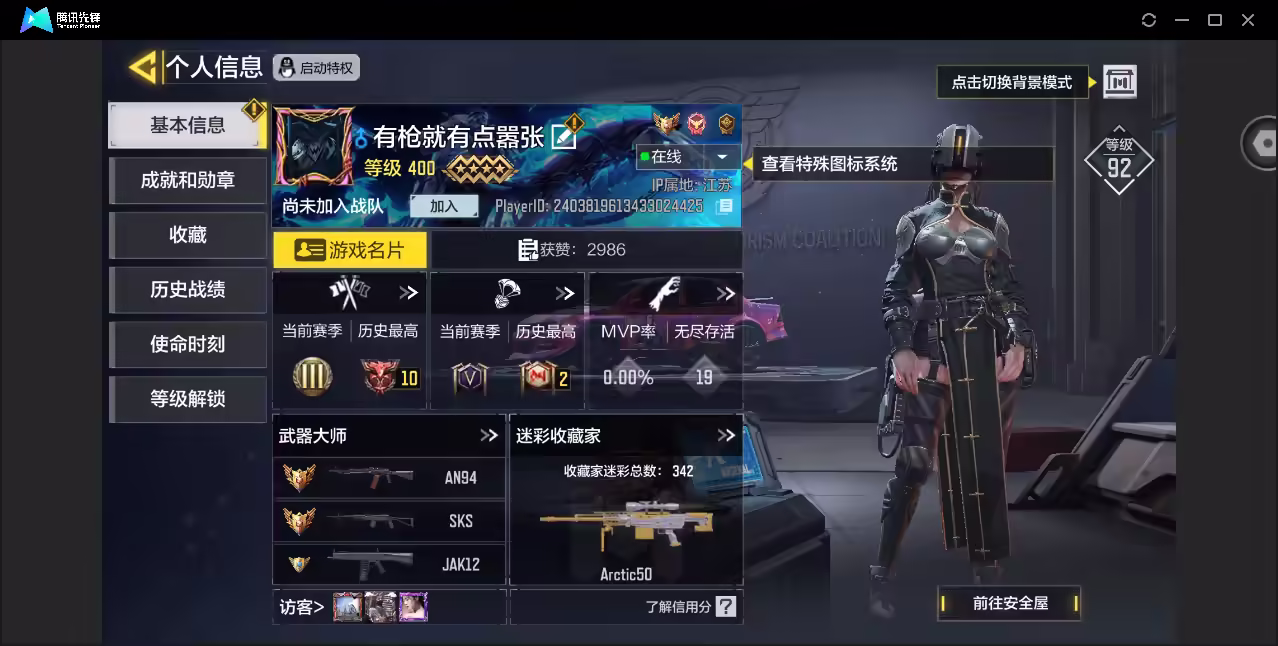The height and width of the screenshot is (646, 1278).
Task: Toggle background mode with 点击切换背景模式 icon
Action: [x=1119, y=82]
